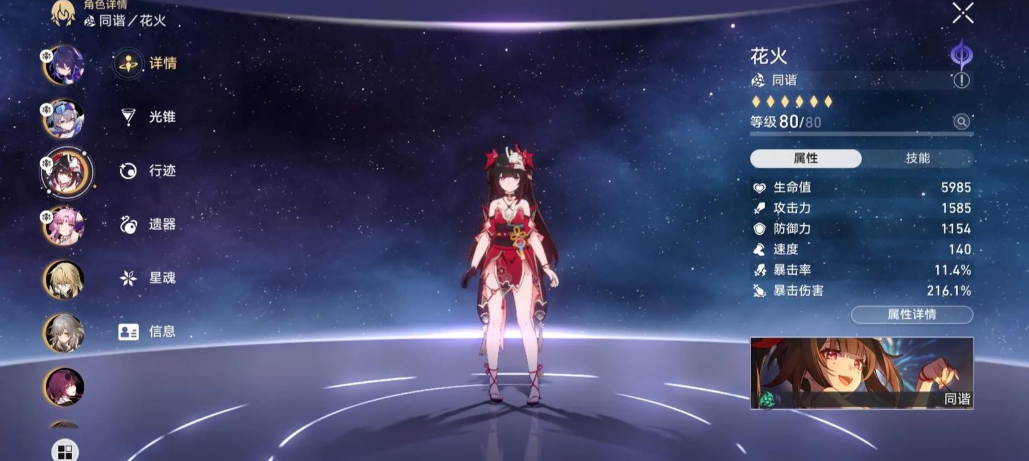The image size is (1029, 461).
Task: Select the gray-haired character portrait
Action: (x=64, y=333)
